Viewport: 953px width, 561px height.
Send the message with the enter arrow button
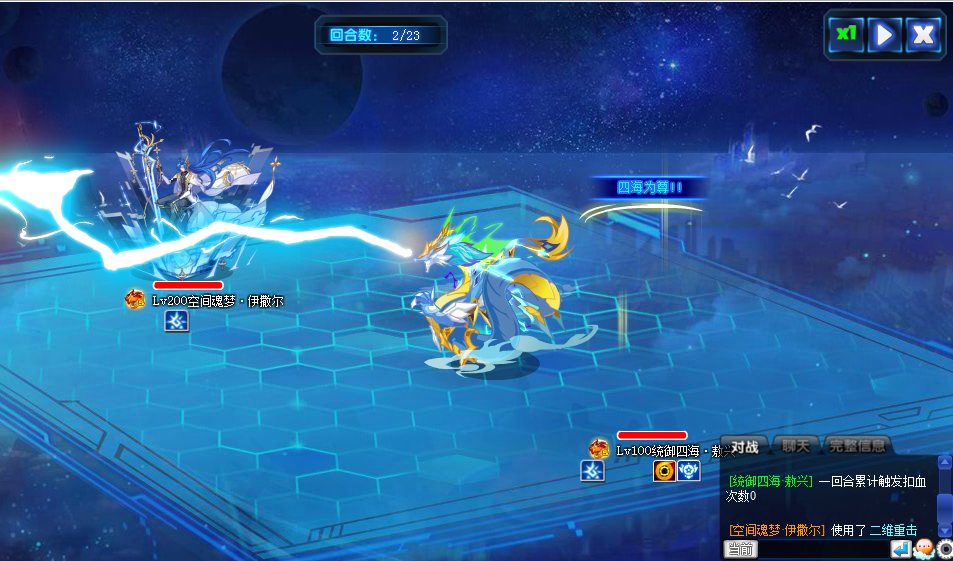click(x=901, y=549)
